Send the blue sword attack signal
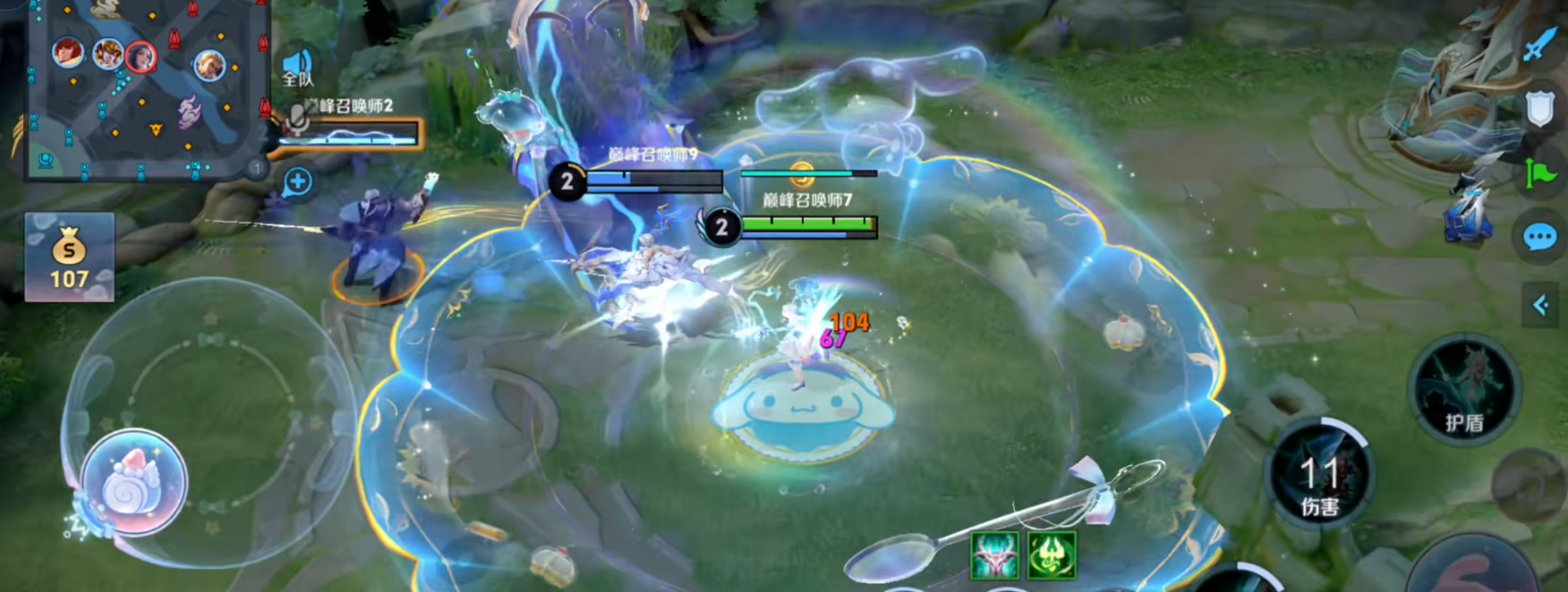This screenshot has width=1568, height=592. (x=1539, y=43)
